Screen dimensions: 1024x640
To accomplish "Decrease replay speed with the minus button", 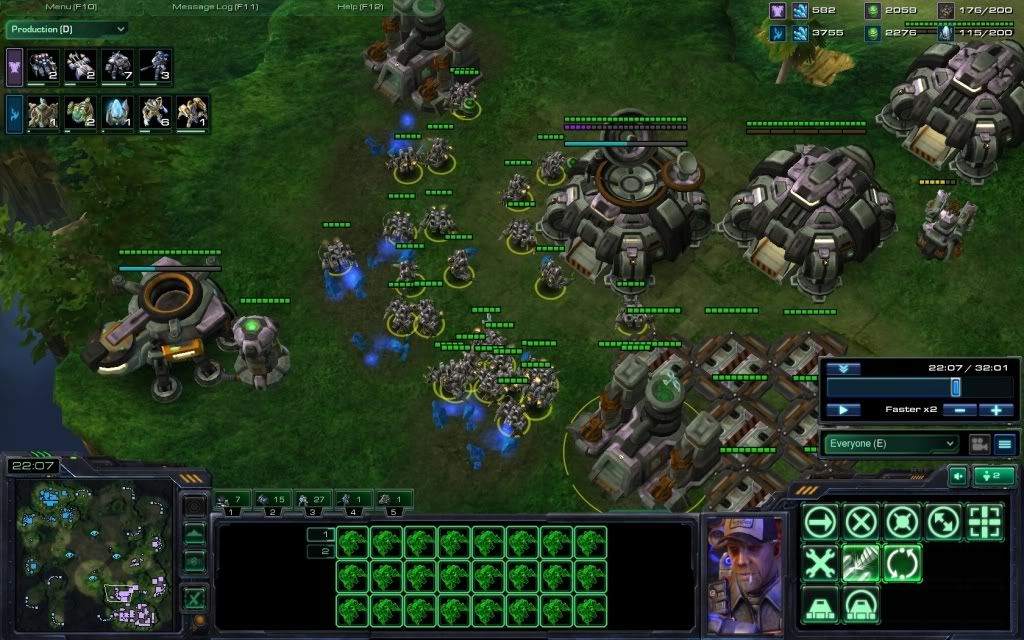I will coord(960,410).
